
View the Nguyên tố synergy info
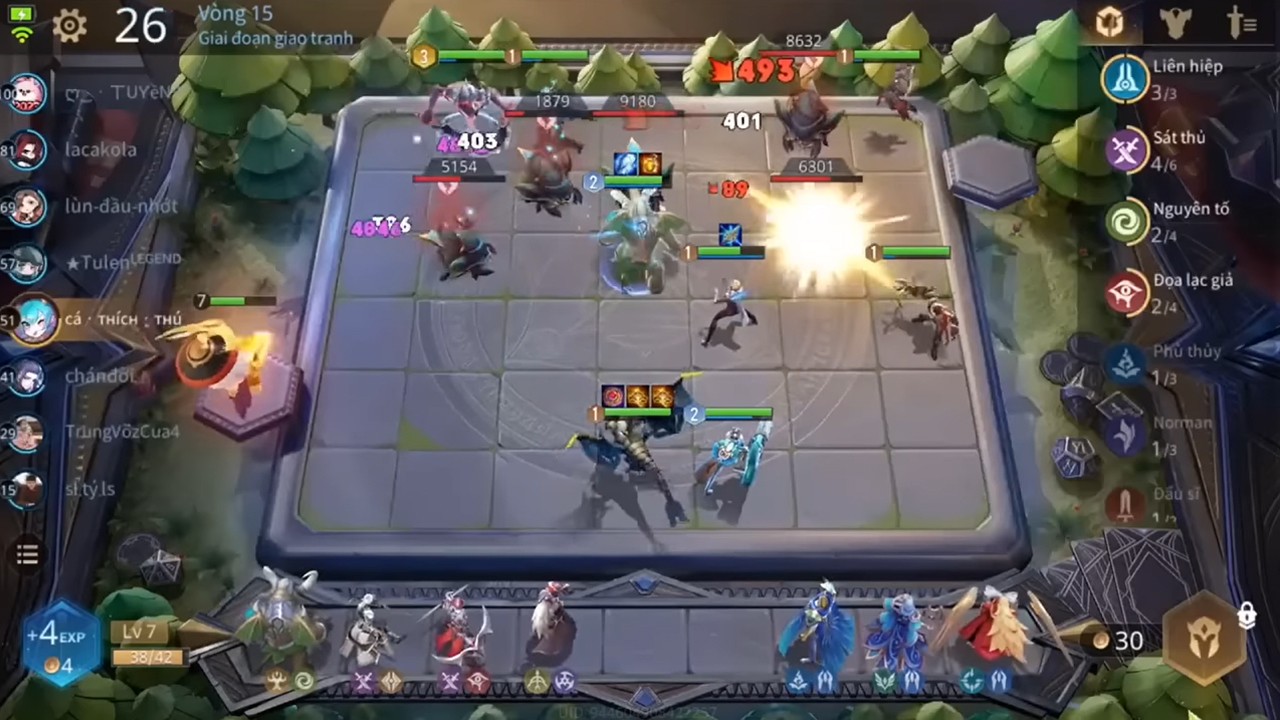pos(1127,221)
